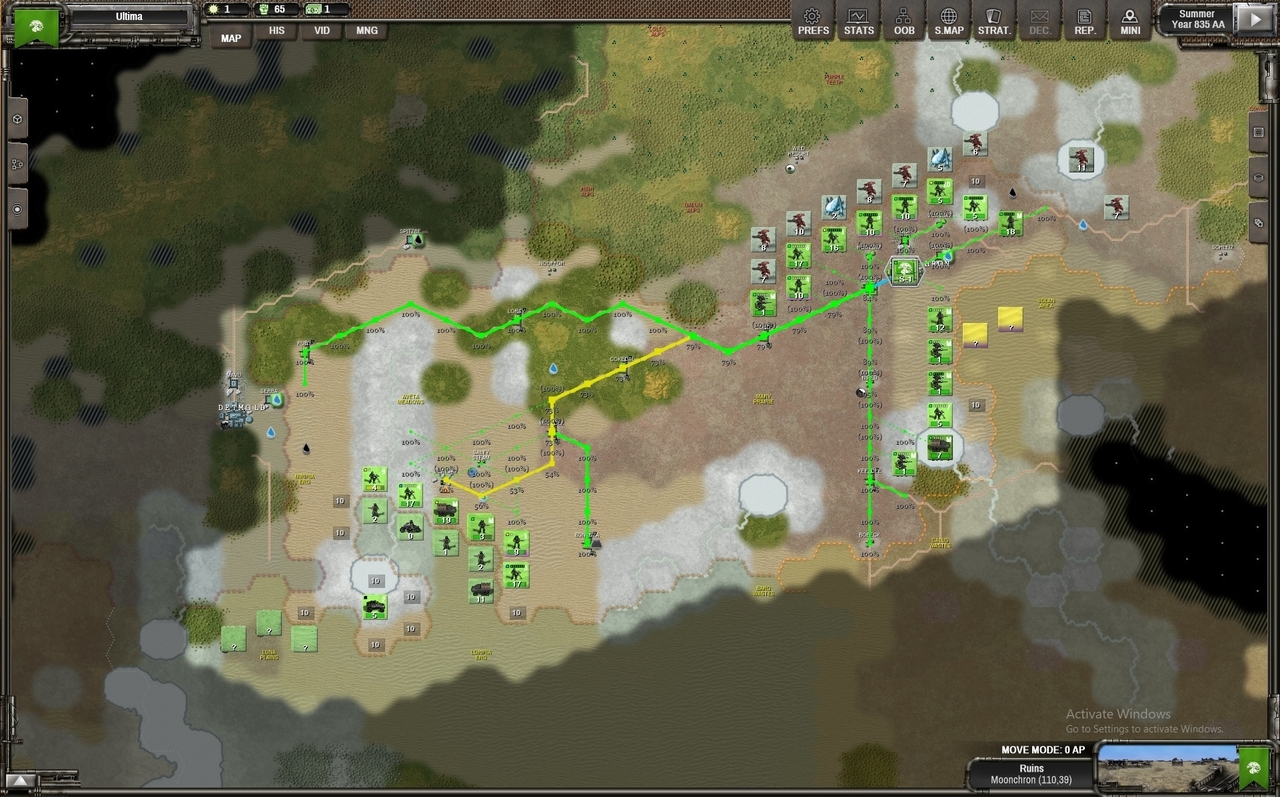
Task: Show the STATS screen
Action: click(858, 20)
